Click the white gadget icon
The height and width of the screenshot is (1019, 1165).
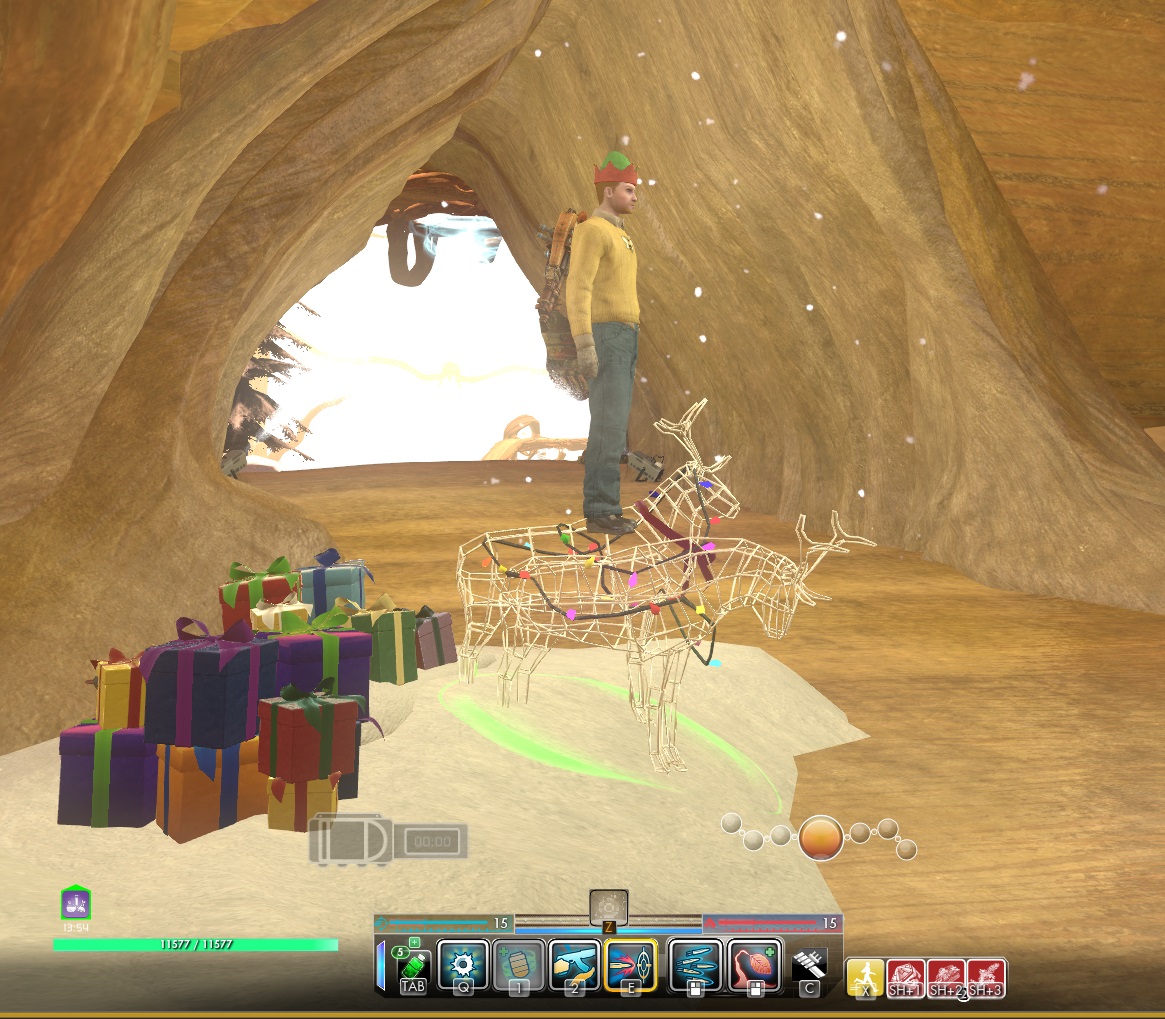coord(808,967)
